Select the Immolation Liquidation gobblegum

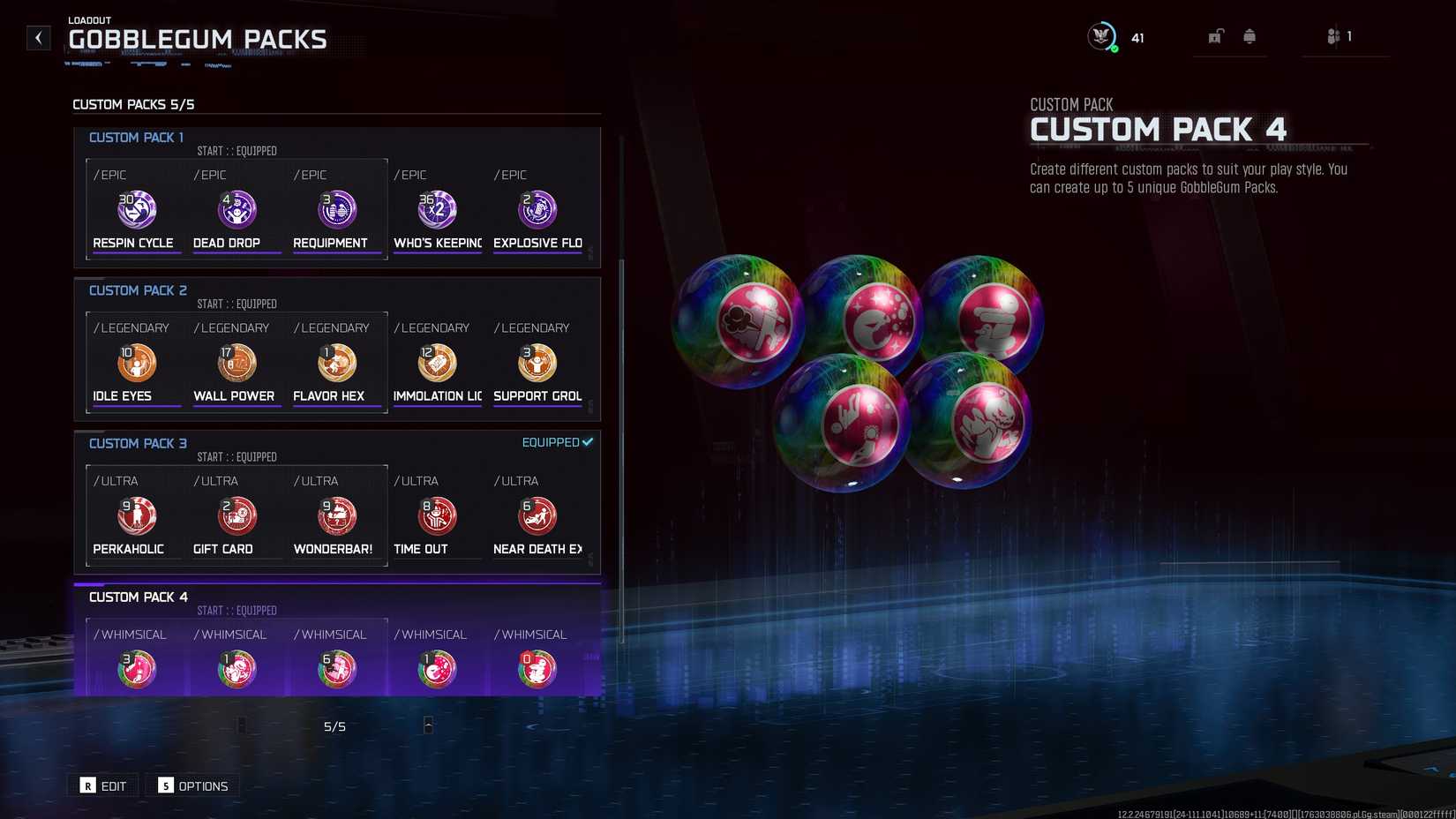click(437, 363)
